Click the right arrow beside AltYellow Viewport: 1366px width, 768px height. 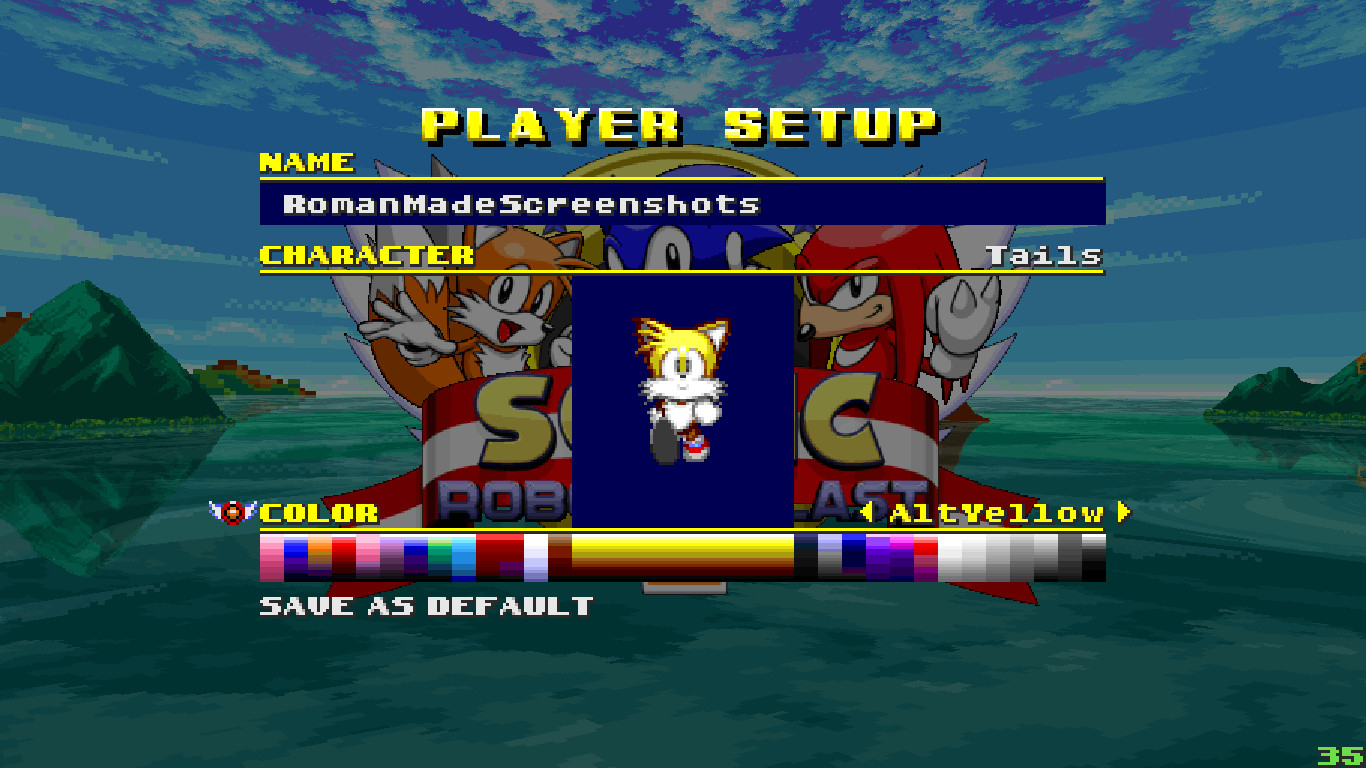[x=1122, y=513]
